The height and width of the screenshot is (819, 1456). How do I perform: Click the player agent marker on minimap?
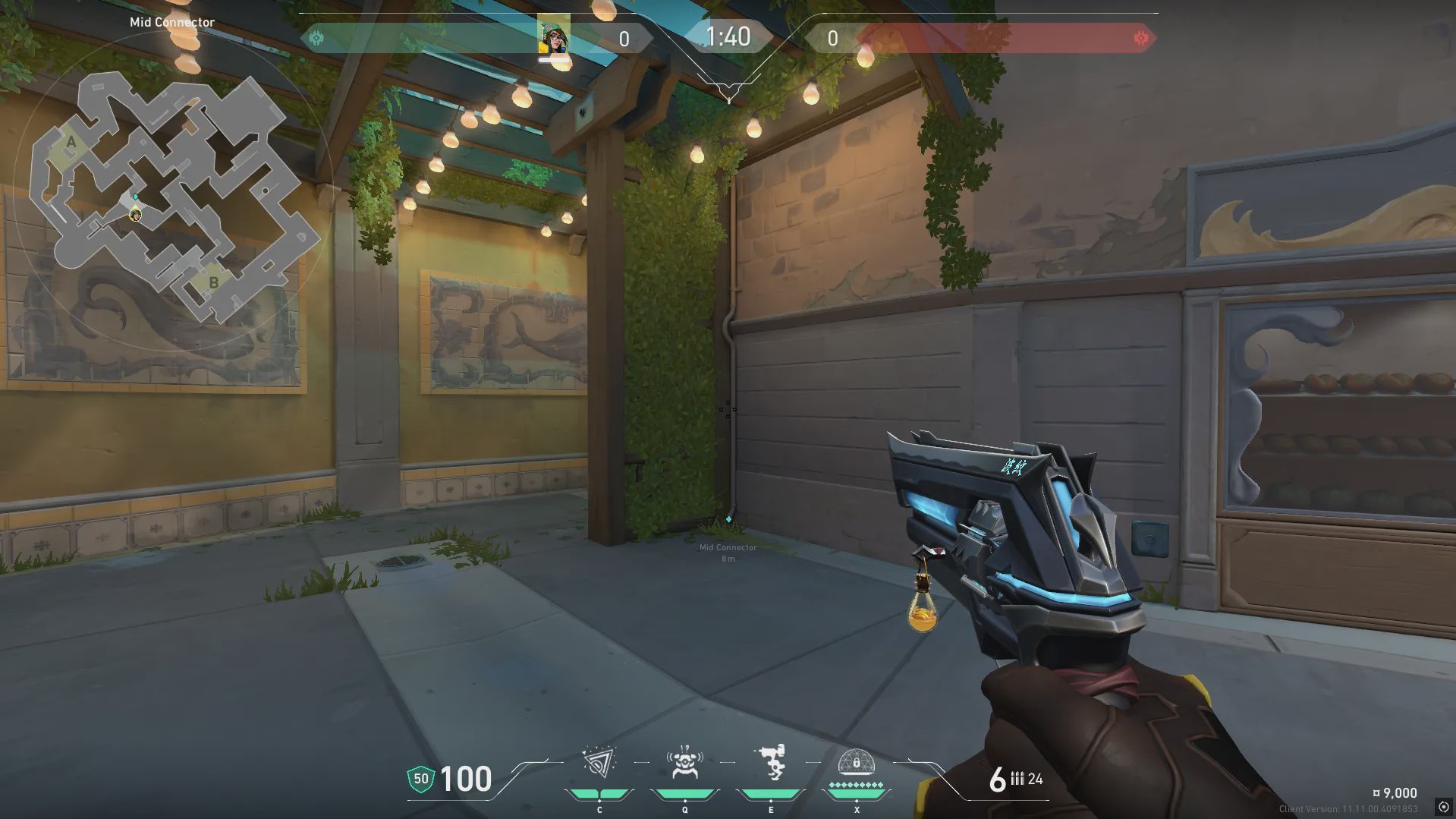click(x=136, y=216)
